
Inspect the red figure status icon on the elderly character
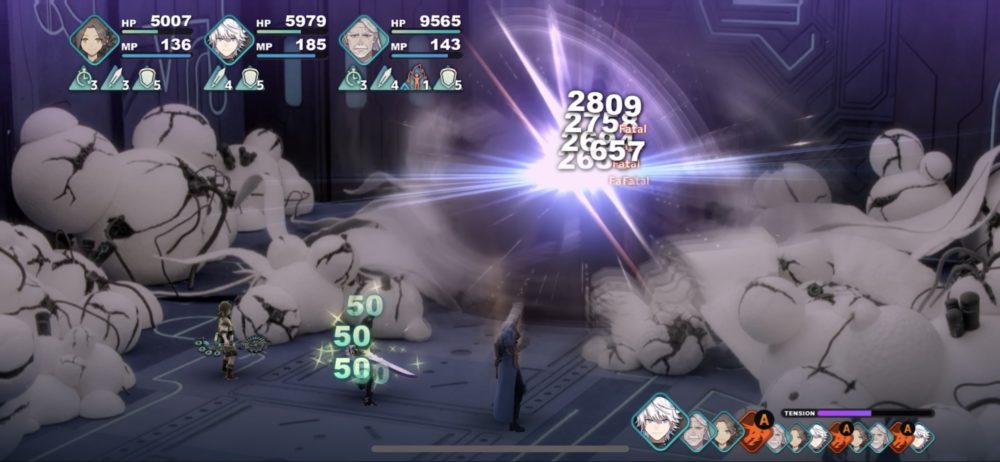coord(417,77)
